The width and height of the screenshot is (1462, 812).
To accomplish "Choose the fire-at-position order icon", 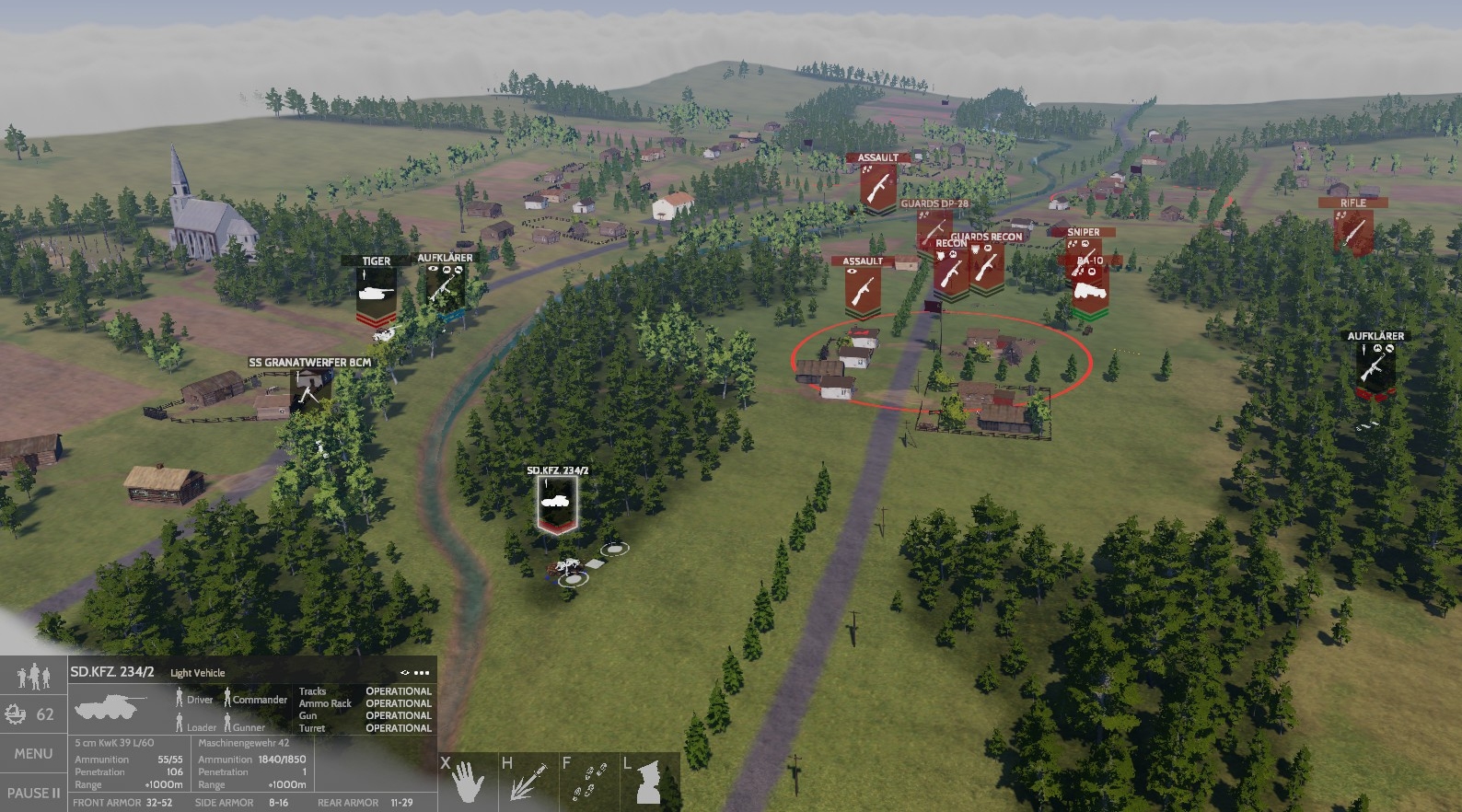I will click(x=528, y=782).
